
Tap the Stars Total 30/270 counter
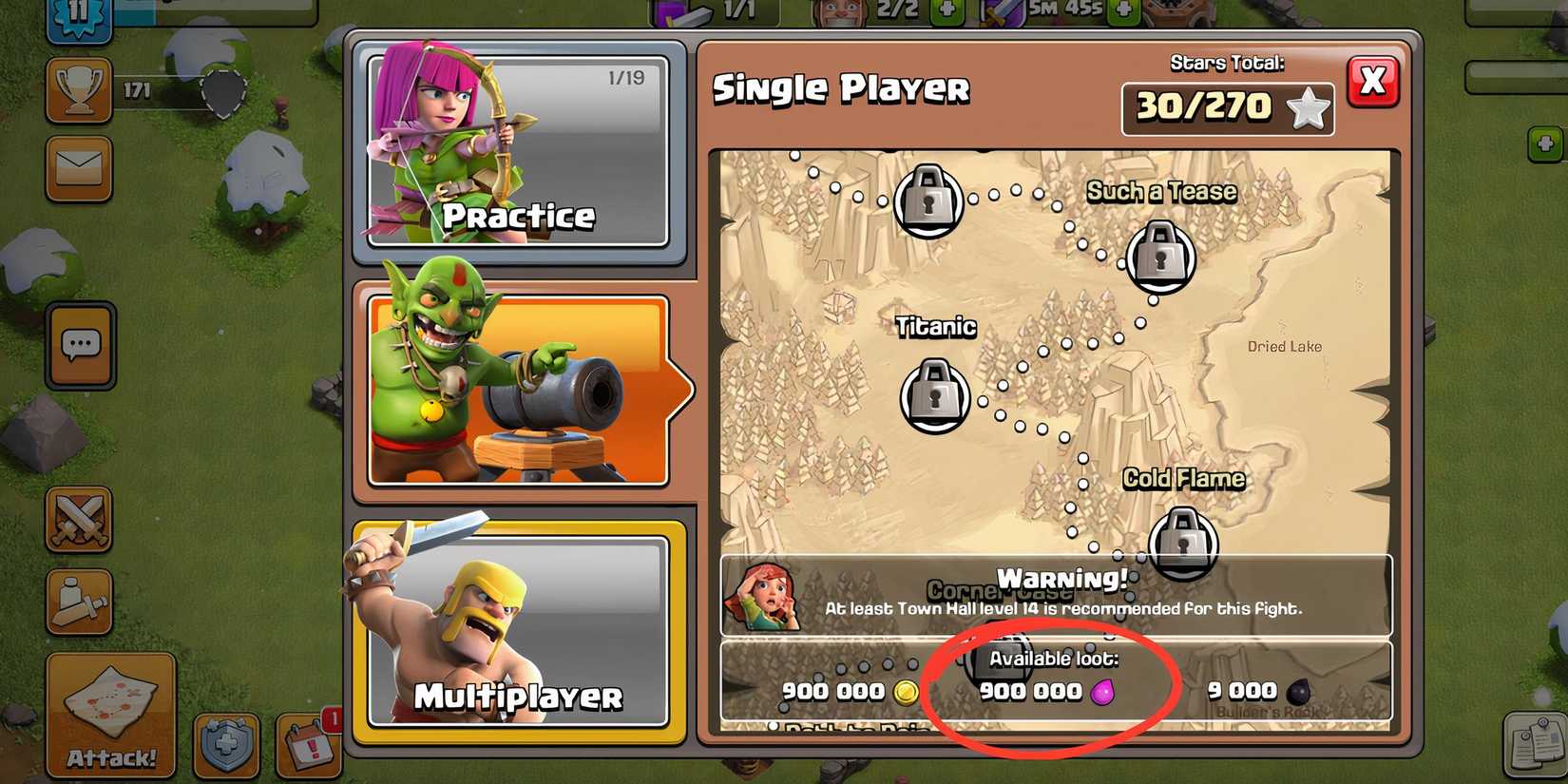tap(1228, 107)
